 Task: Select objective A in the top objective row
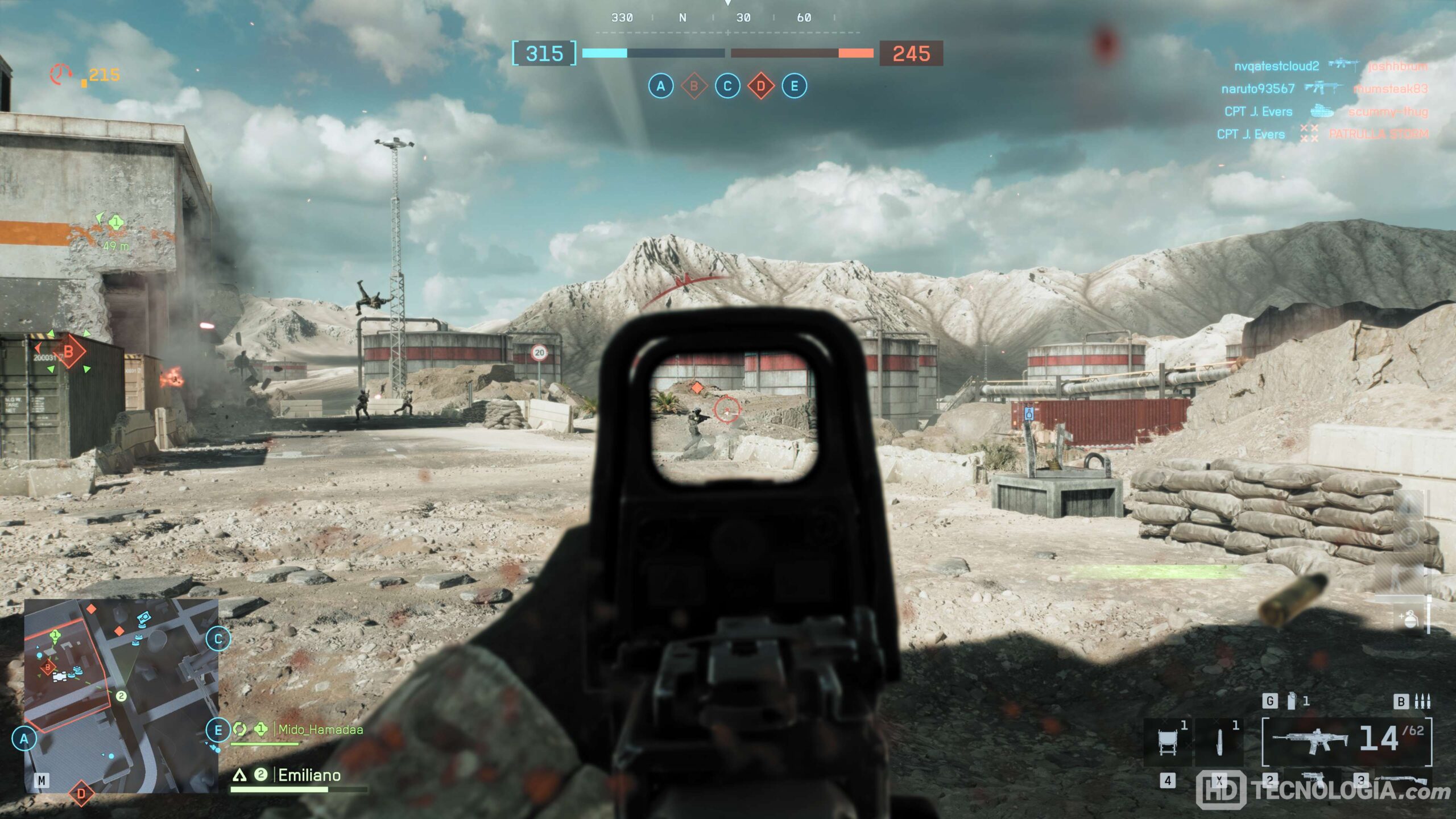point(660,86)
